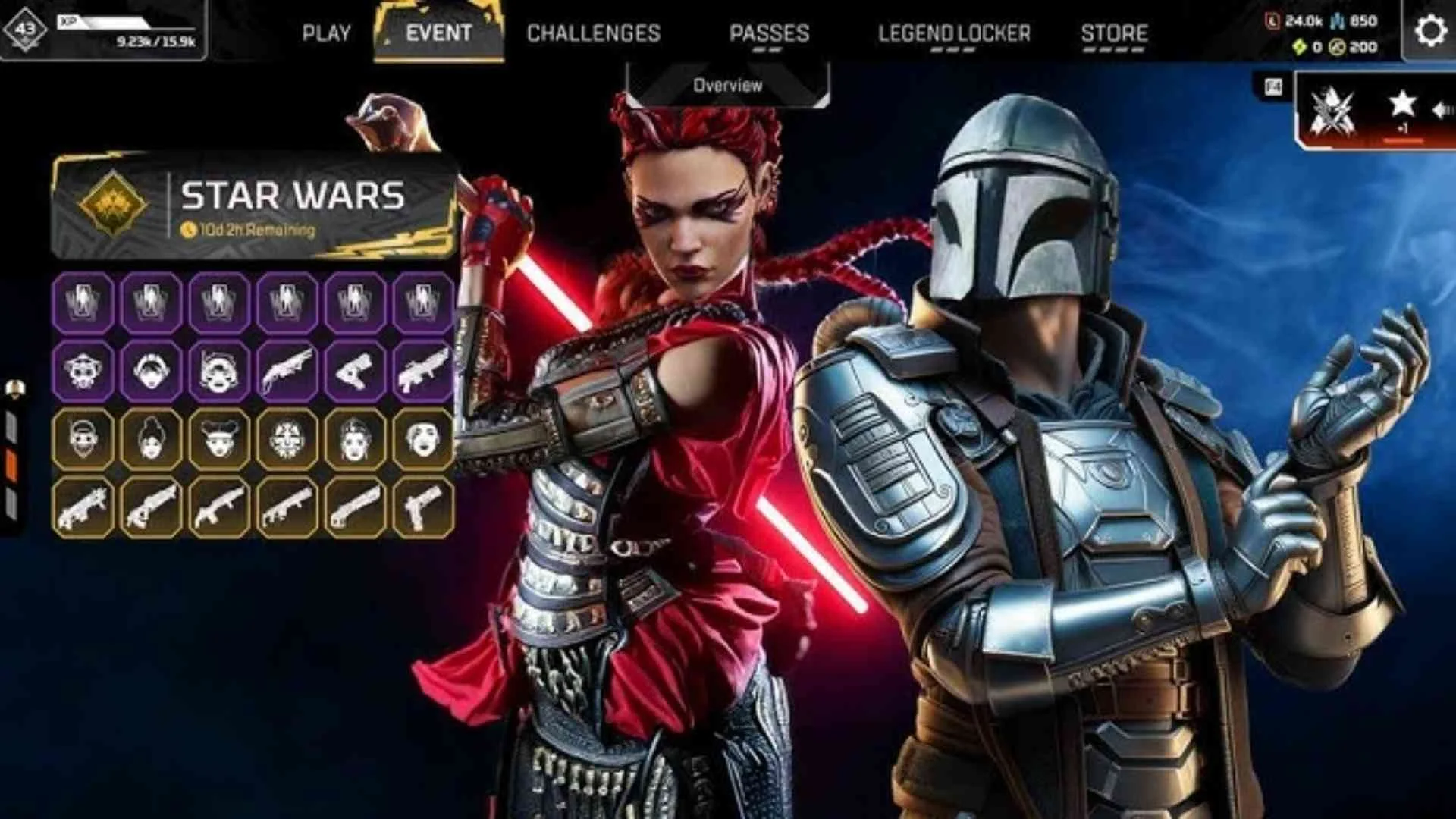This screenshot has width=1456, height=819.
Task: Select the Legend Tokens icon showing 200
Action: click(x=1335, y=47)
